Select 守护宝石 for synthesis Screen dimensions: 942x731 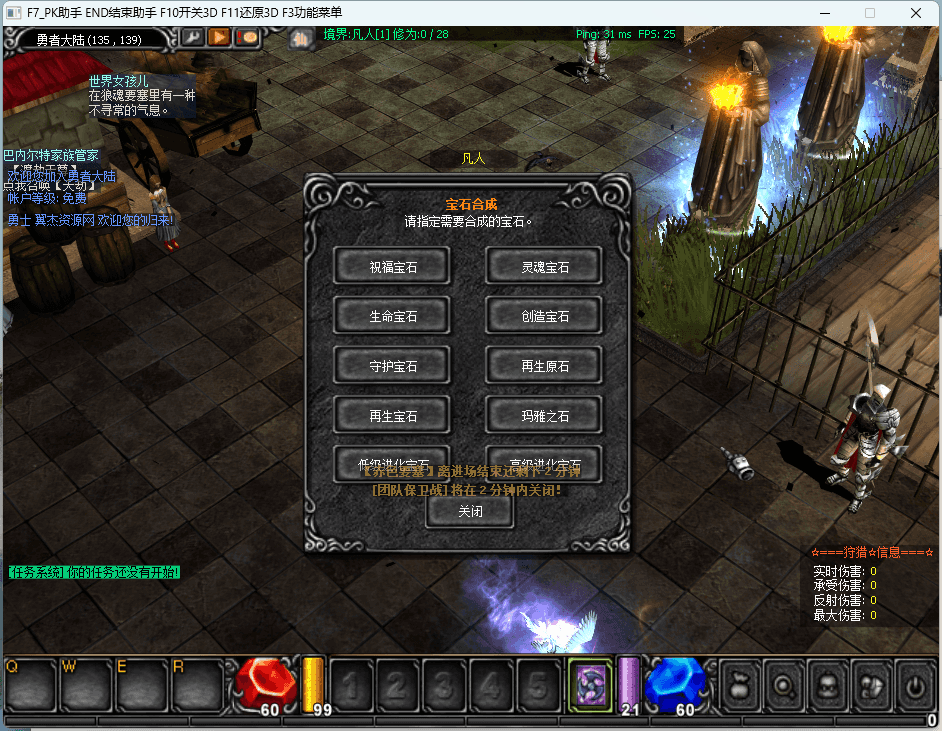(x=392, y=366)
